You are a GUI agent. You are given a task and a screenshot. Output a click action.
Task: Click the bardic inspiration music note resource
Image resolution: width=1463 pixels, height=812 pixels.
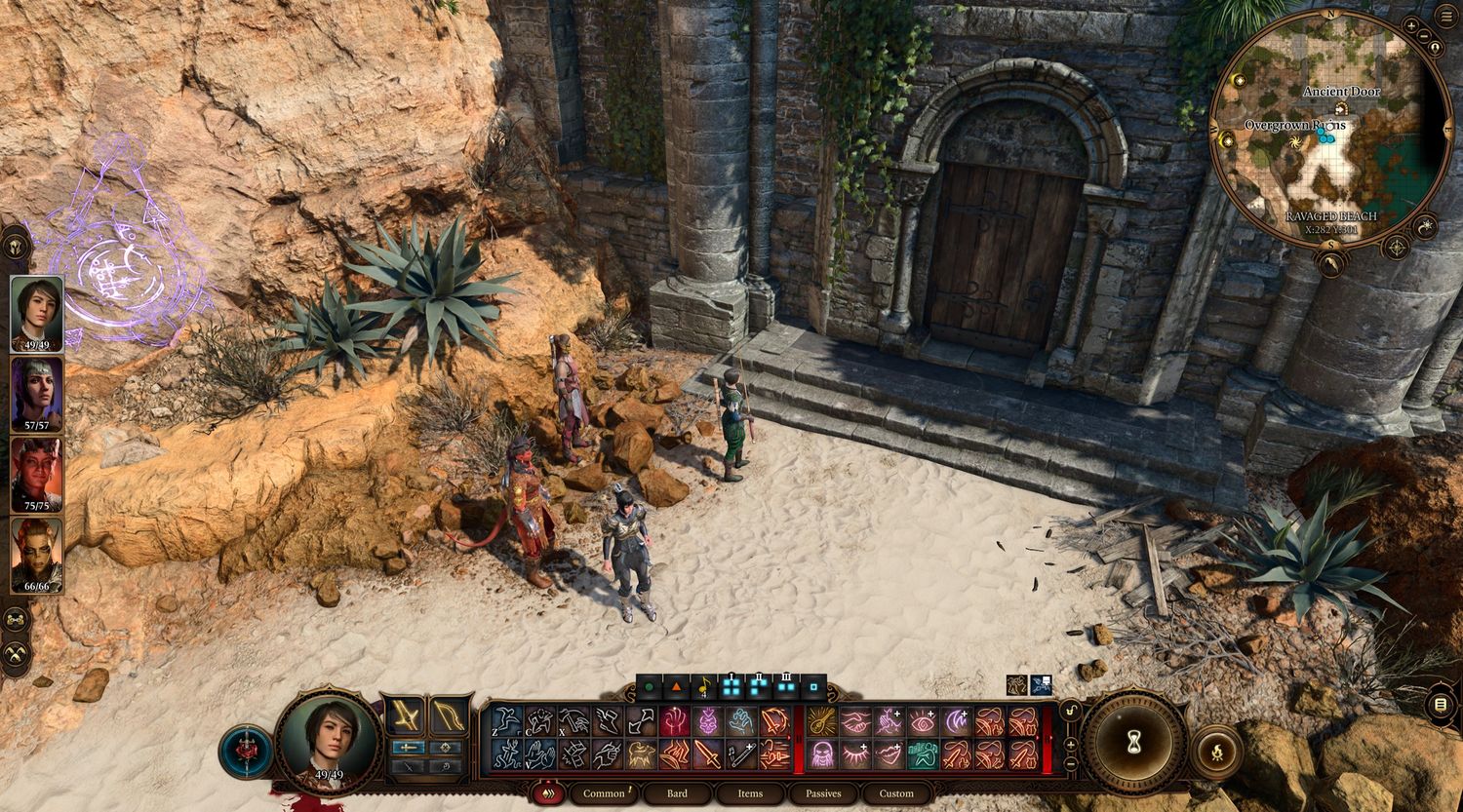click(704, 687)
